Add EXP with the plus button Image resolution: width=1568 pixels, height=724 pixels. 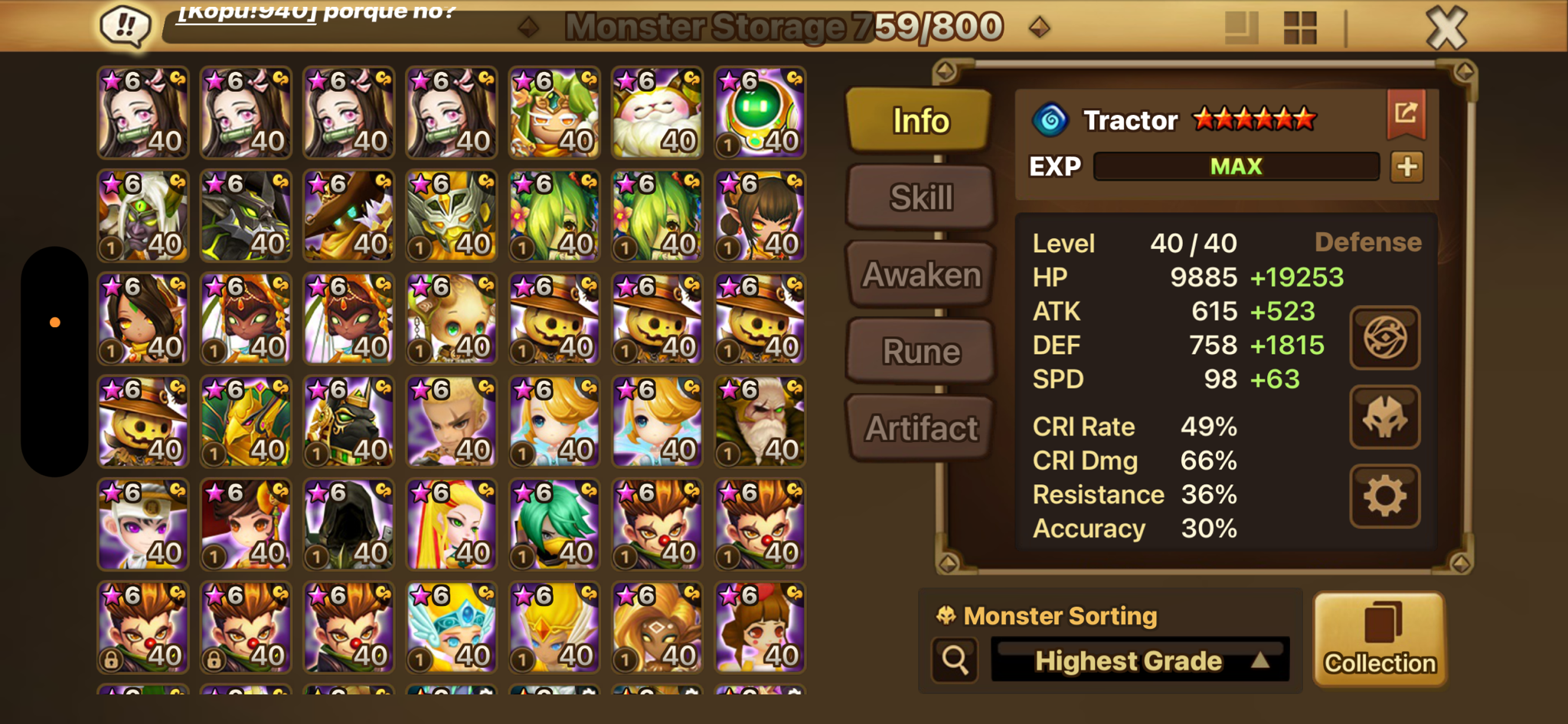pyautogui.click(x=1406, y=166)
